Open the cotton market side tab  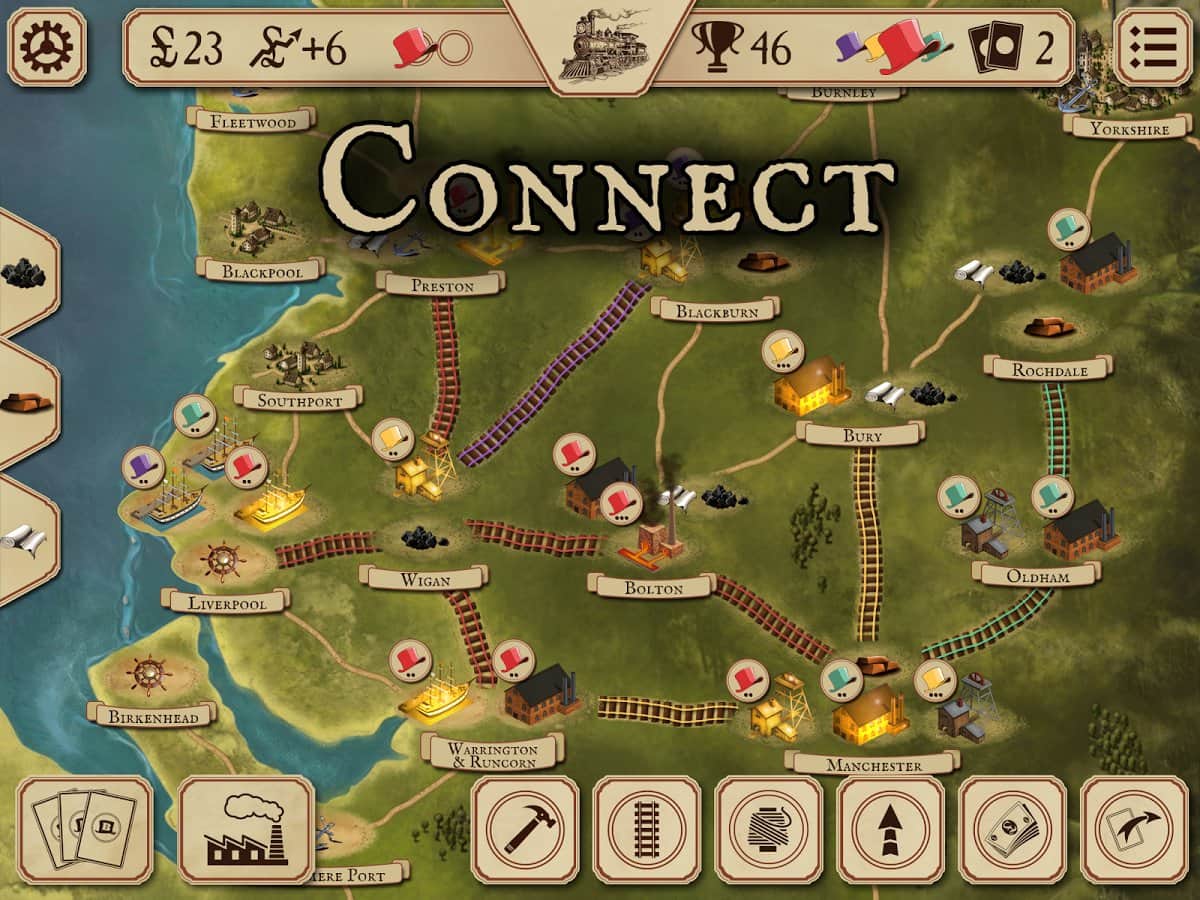(x=25, y=540)
